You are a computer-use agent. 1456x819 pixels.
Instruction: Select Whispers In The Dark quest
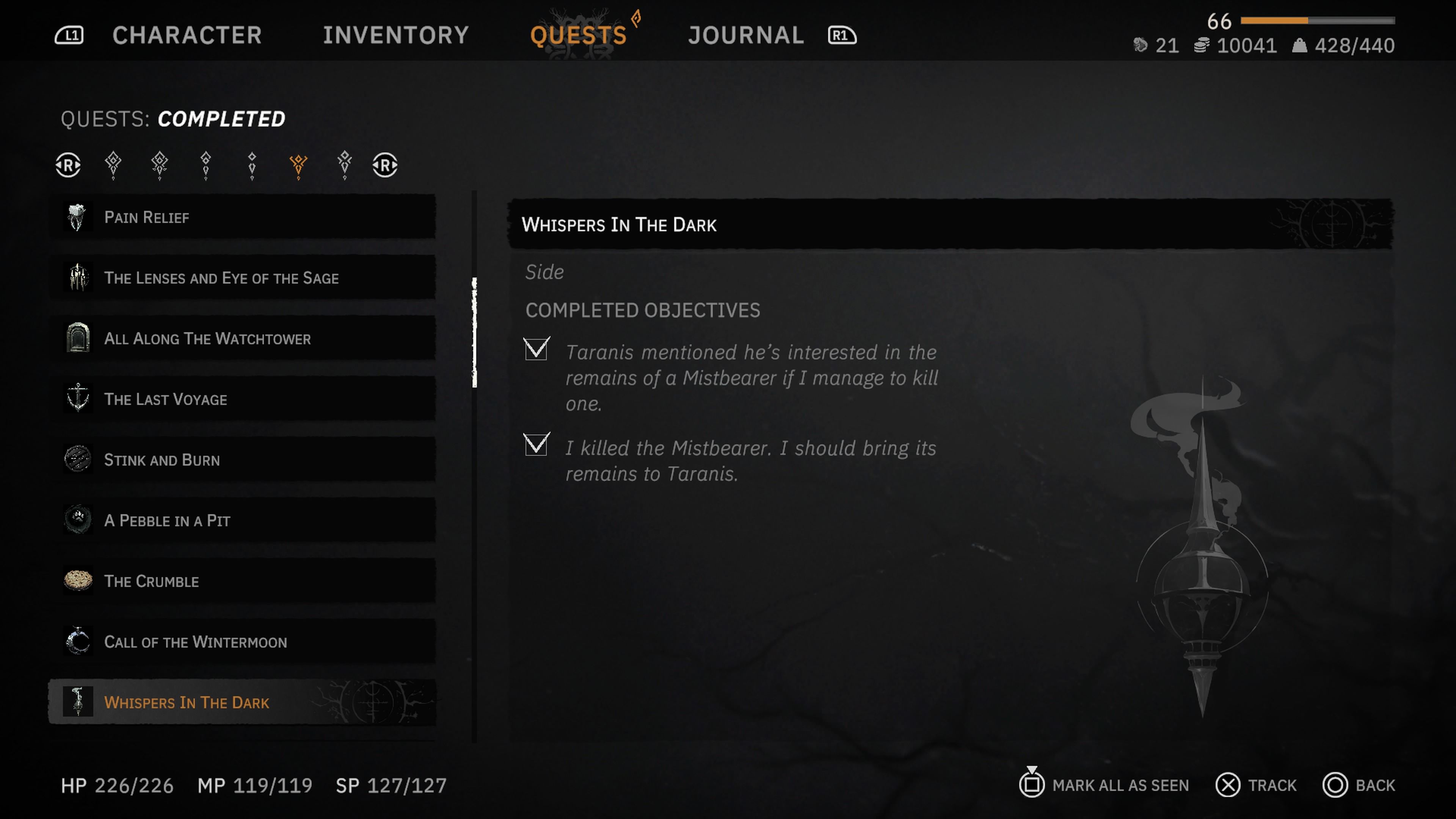click(243, 702)
